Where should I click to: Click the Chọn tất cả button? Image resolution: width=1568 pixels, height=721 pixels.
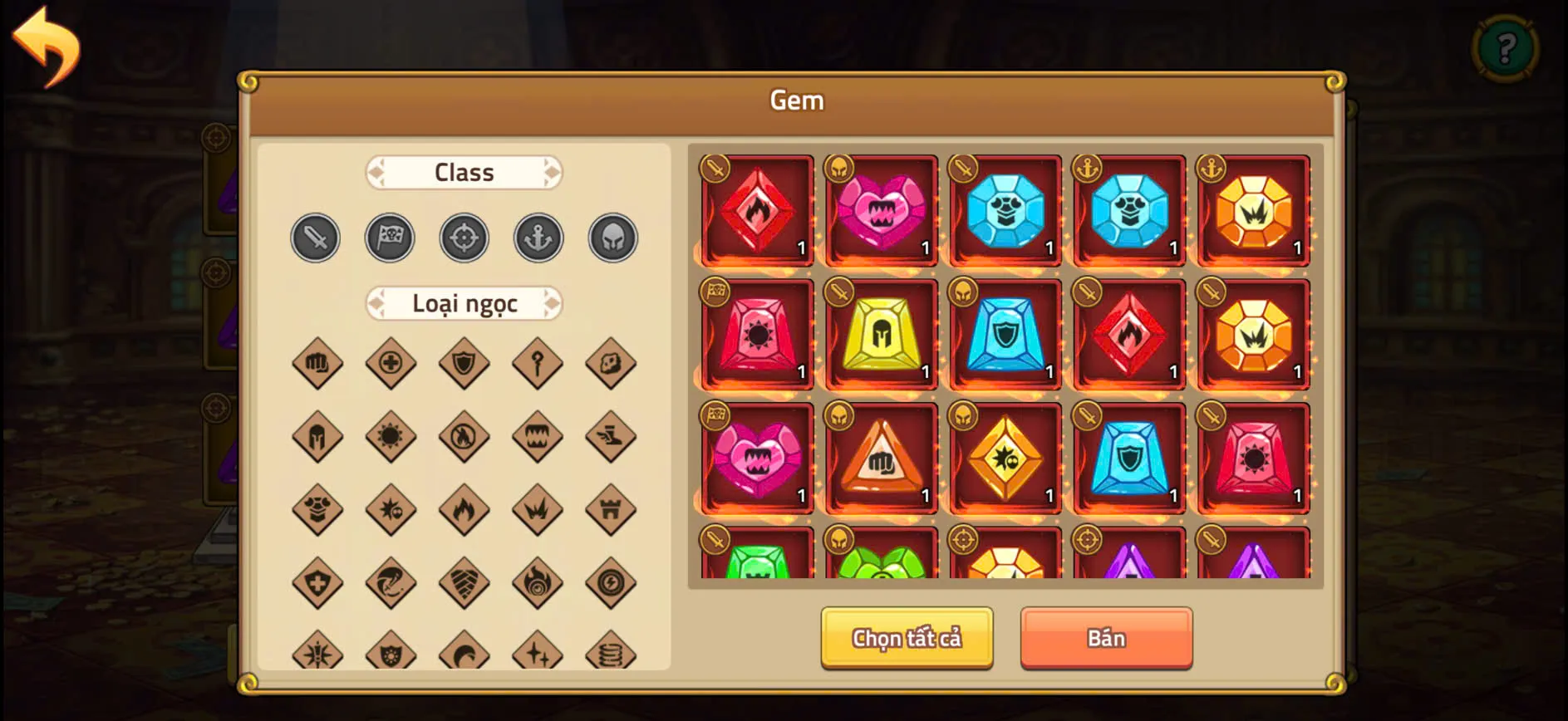tap(906, 638)
